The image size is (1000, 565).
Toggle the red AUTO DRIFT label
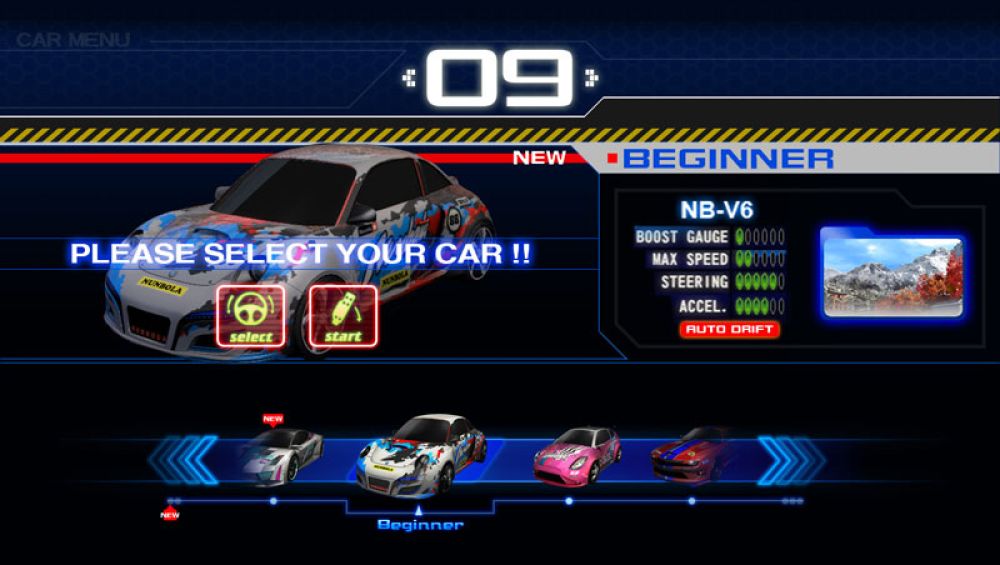click(x=729, y=329)
